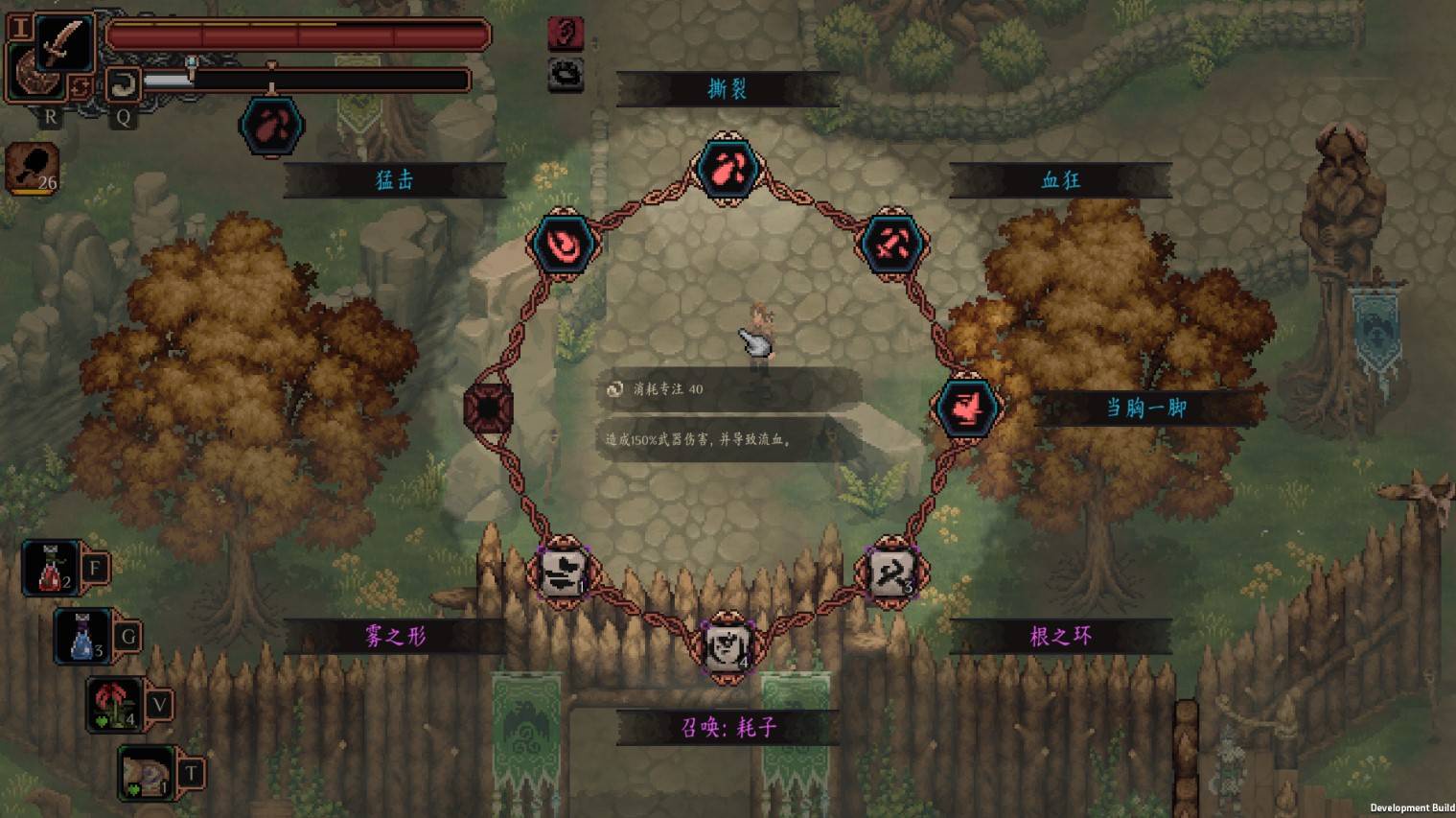Select the 撕裂 skill on the wheel

[727, 169]
